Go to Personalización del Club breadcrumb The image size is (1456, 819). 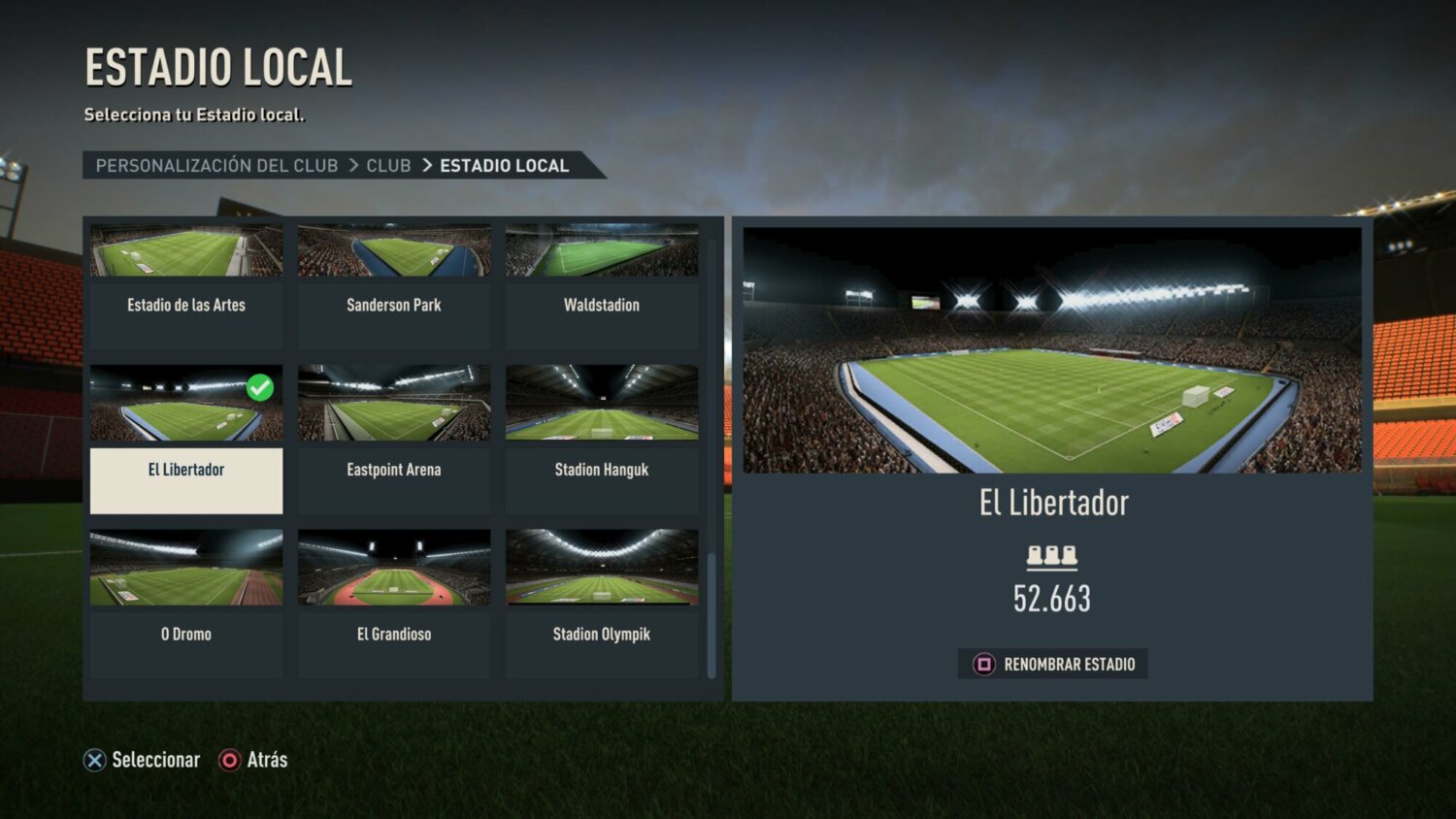pyautogui.click(x=215, y=165)
